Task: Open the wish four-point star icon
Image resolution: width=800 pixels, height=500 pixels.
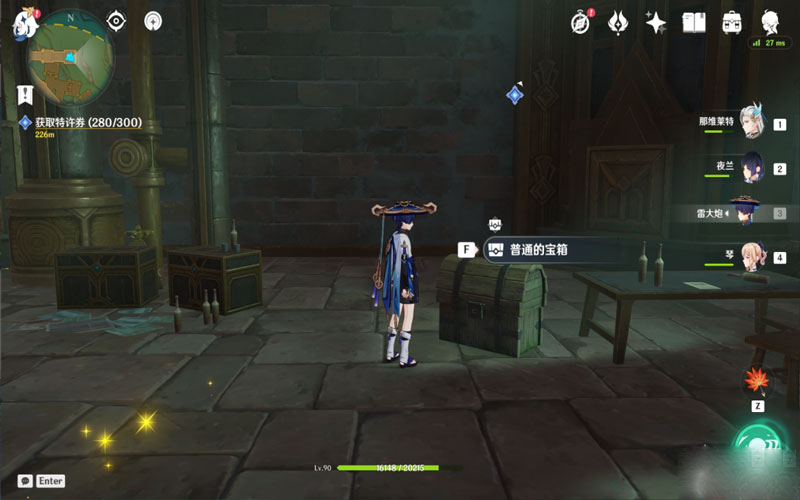Action: pos(656,22)
